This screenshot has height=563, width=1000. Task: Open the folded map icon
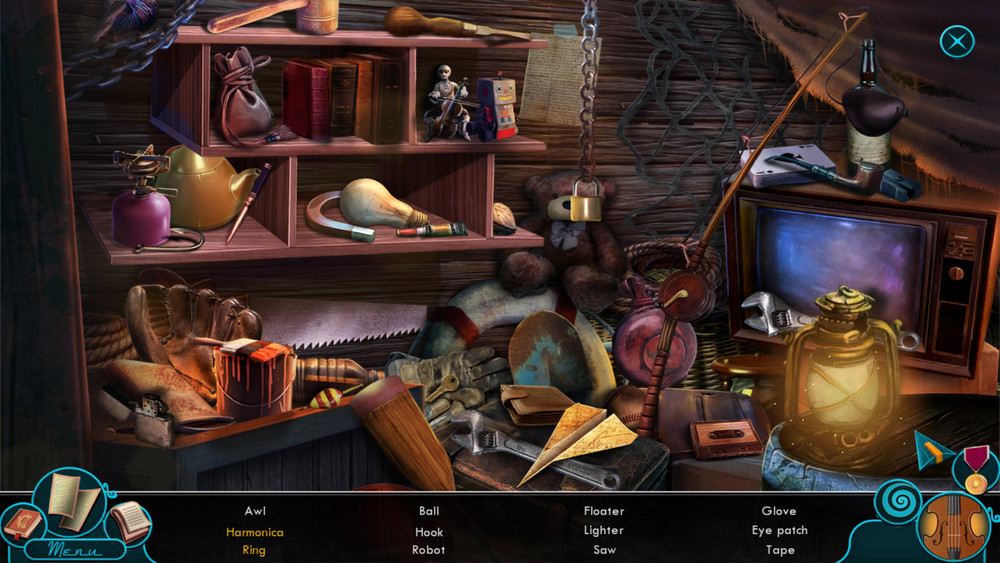[x=73, y=498]
